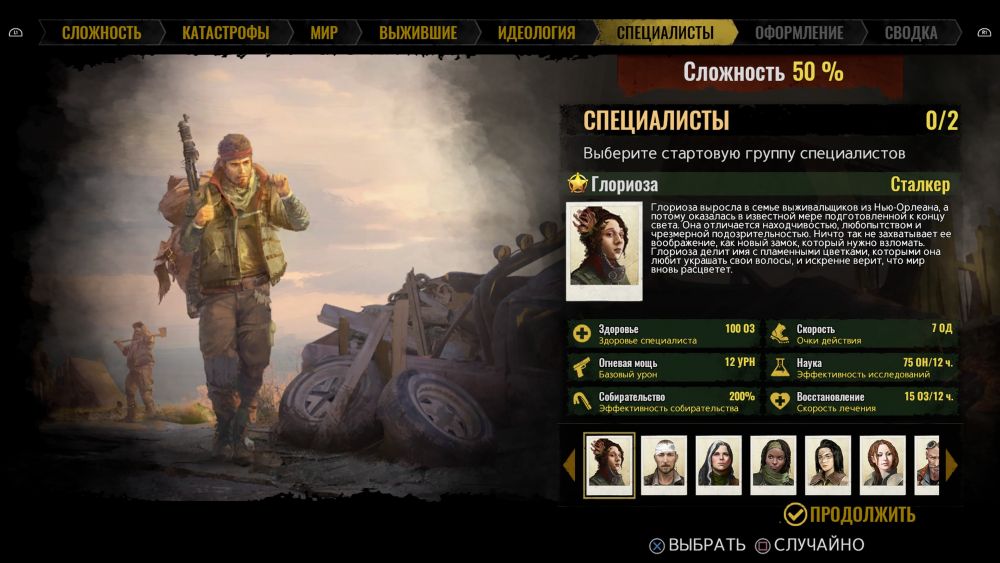Switch to the Идеология tab
This screenshot has width=1000, height=563.
(x=536, y=33)
